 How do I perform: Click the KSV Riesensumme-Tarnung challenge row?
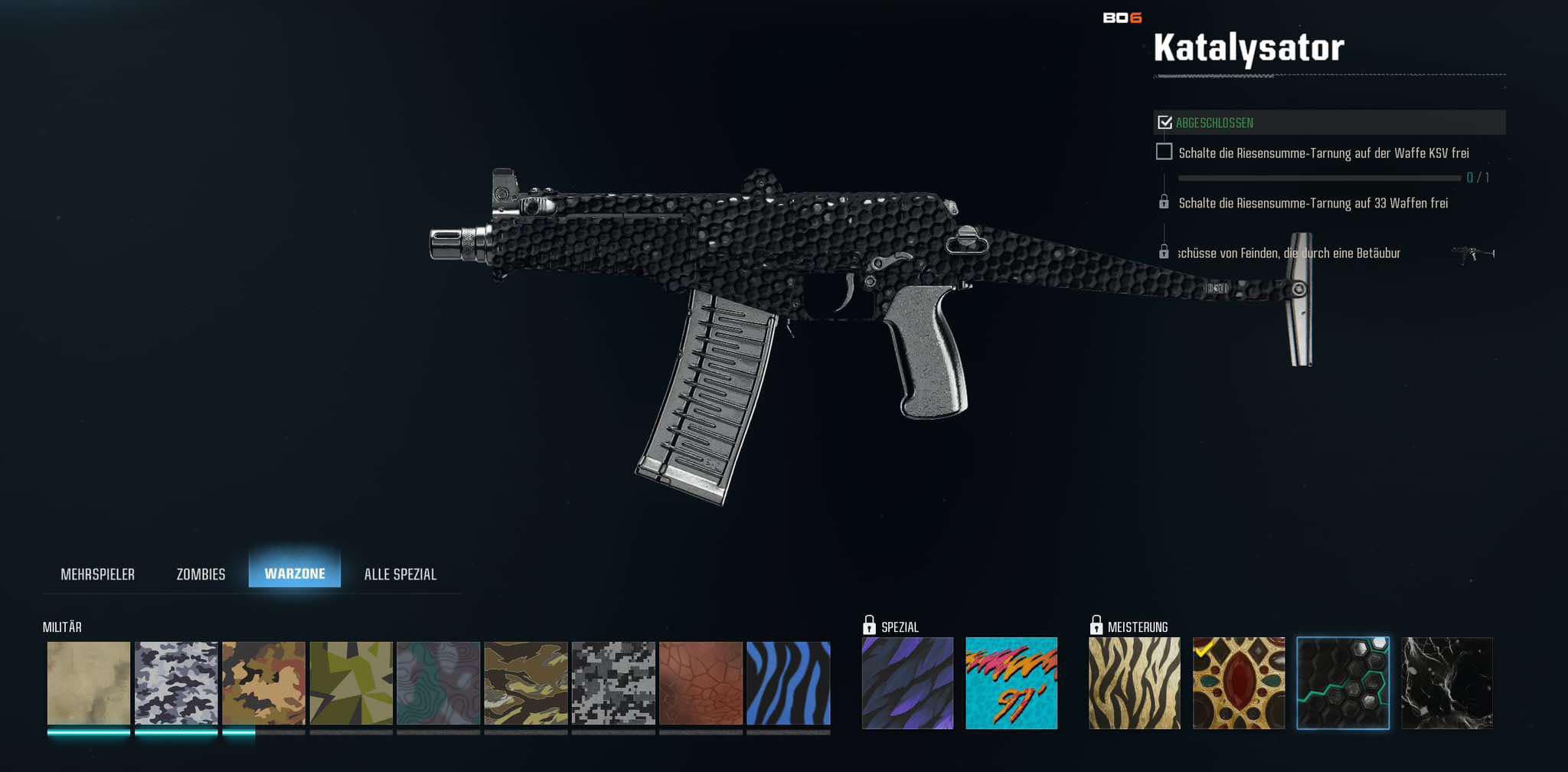tap(1323, 153)
